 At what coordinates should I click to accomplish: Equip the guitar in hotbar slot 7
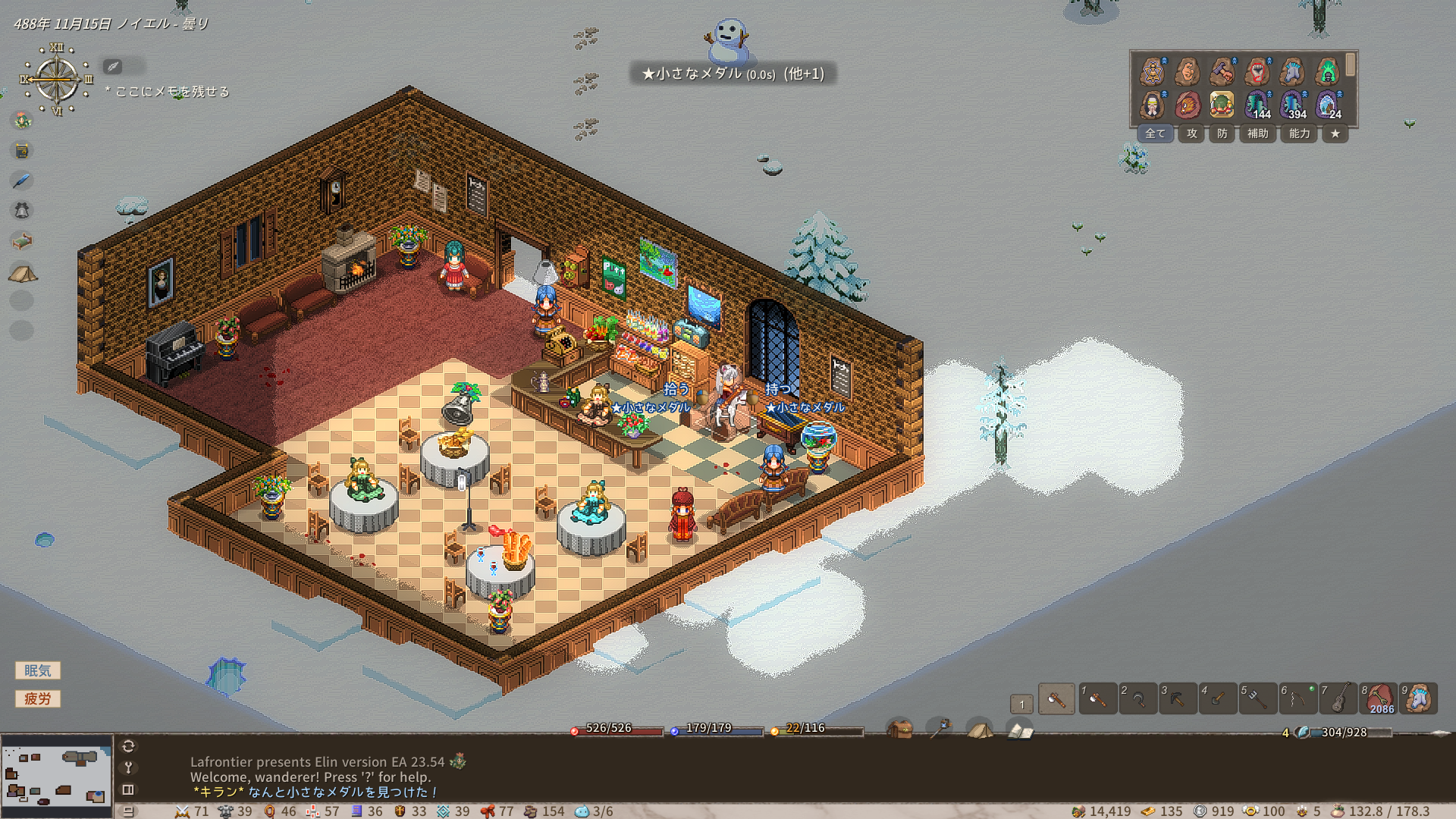[1338, 698]
